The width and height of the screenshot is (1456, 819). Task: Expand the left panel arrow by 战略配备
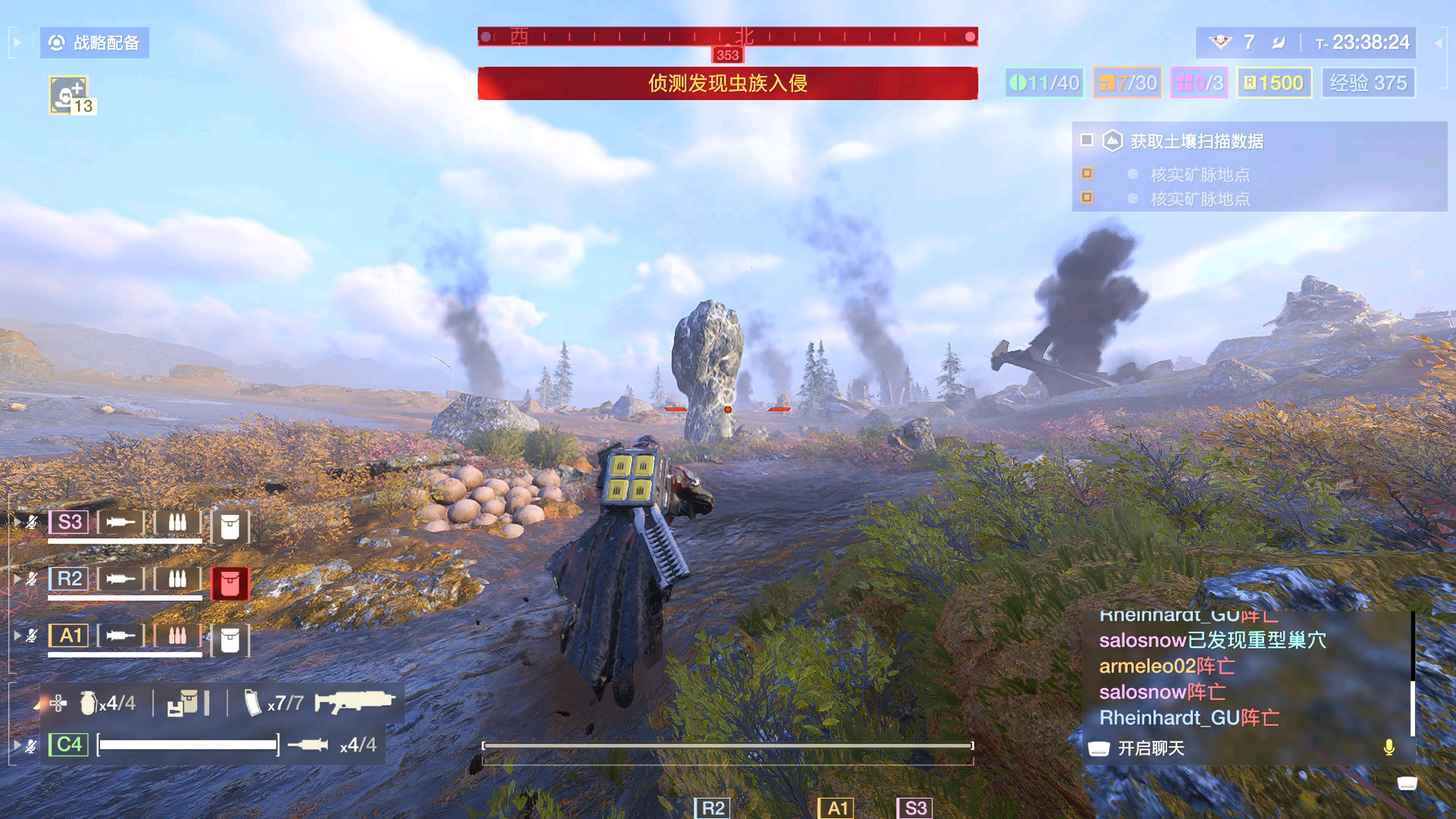17,42
